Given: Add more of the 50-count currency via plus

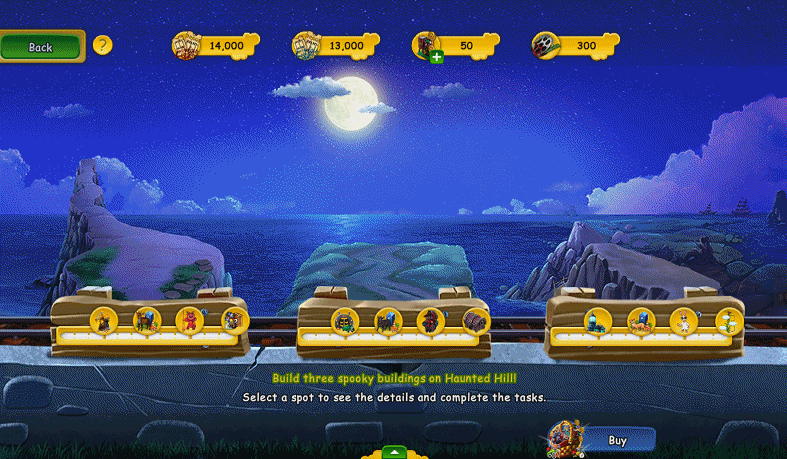Looking at the screenshot, I should point(436,57).
